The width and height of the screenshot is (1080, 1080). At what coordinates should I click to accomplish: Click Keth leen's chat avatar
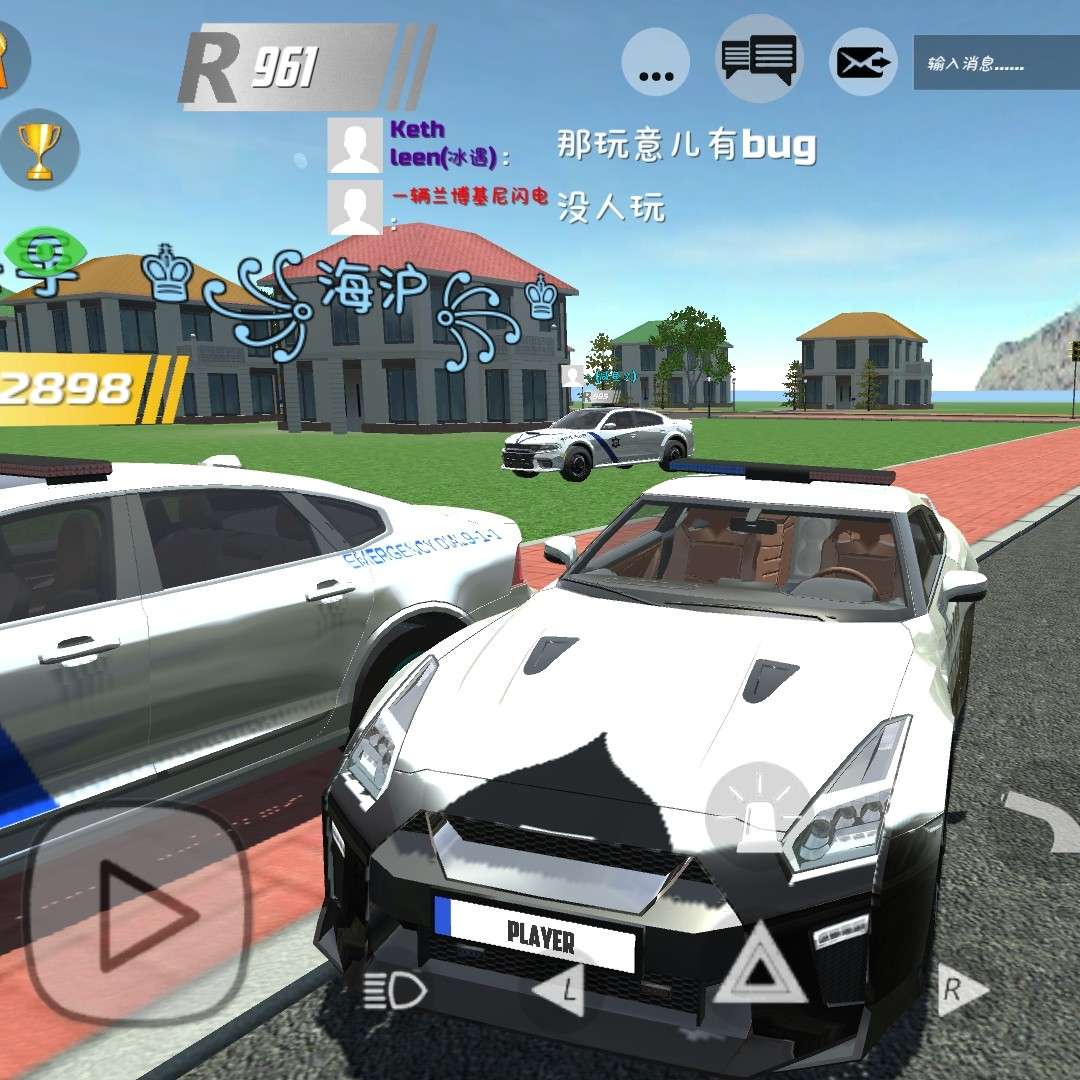[x=354, y=145]
